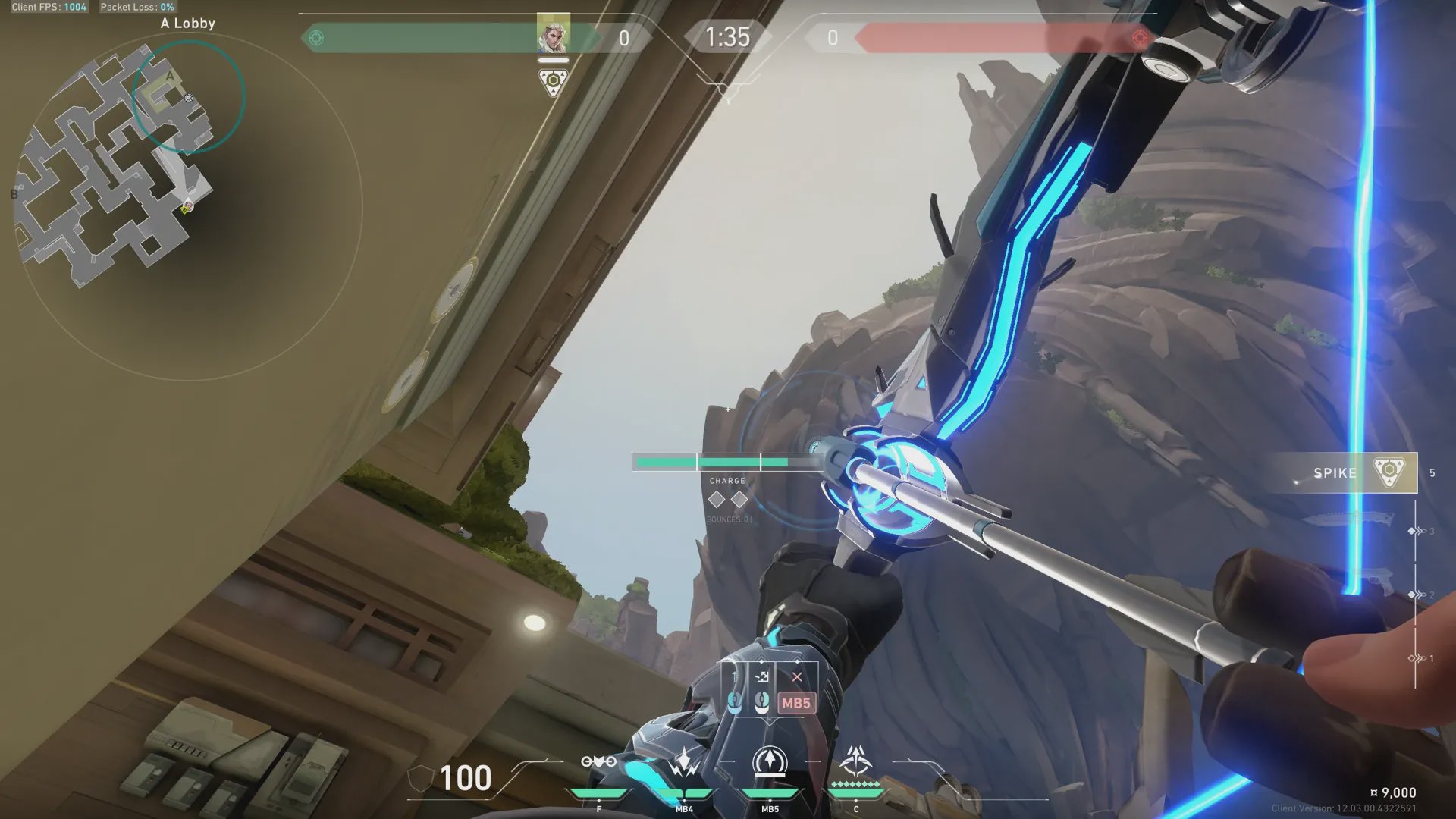Trigger the Hunter's Fury ultimate icon
The width and height of the screenshot is (1456, 819).
click(856, 761)
